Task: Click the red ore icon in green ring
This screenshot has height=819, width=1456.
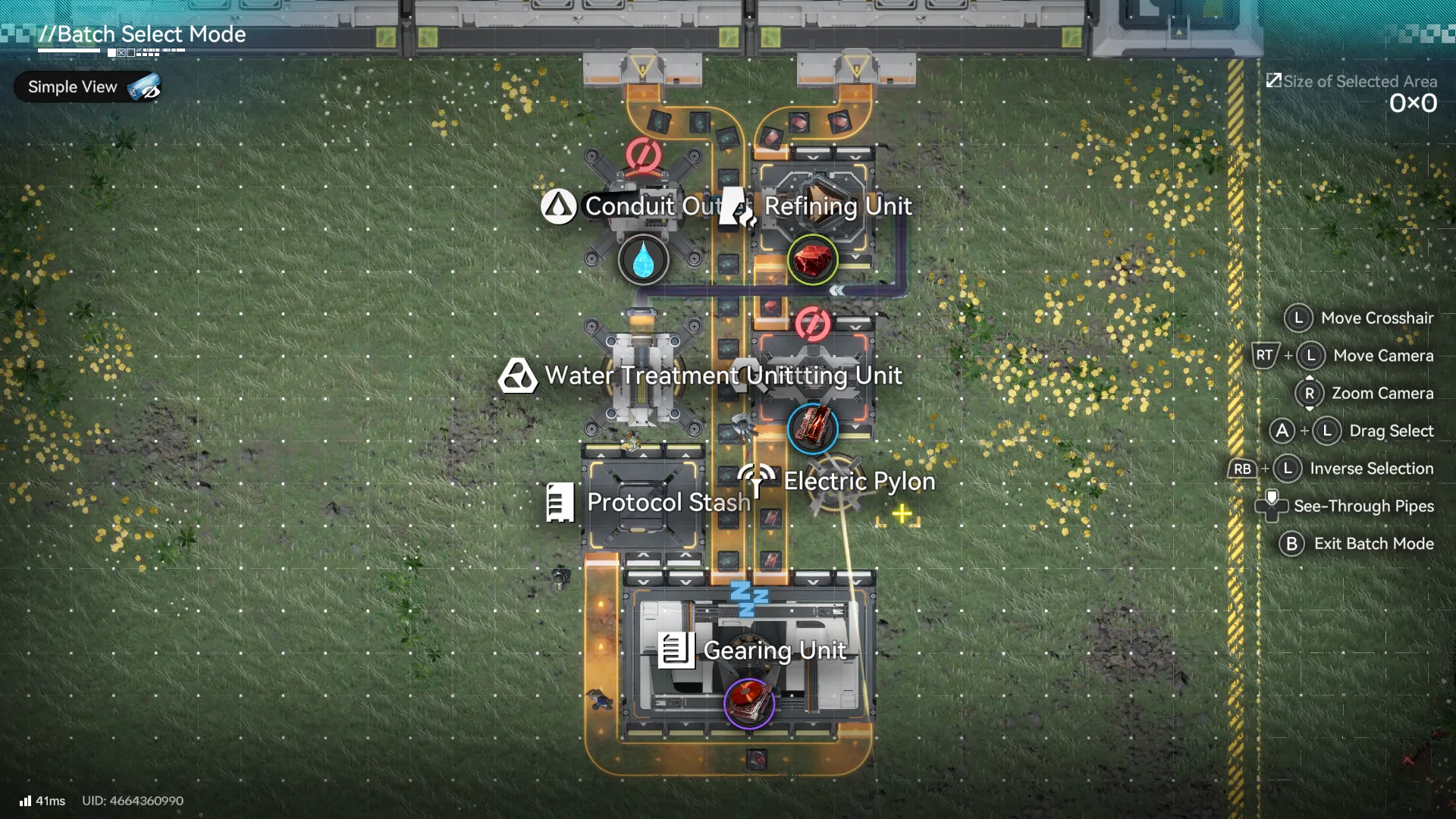Action: tap(812, 259)
